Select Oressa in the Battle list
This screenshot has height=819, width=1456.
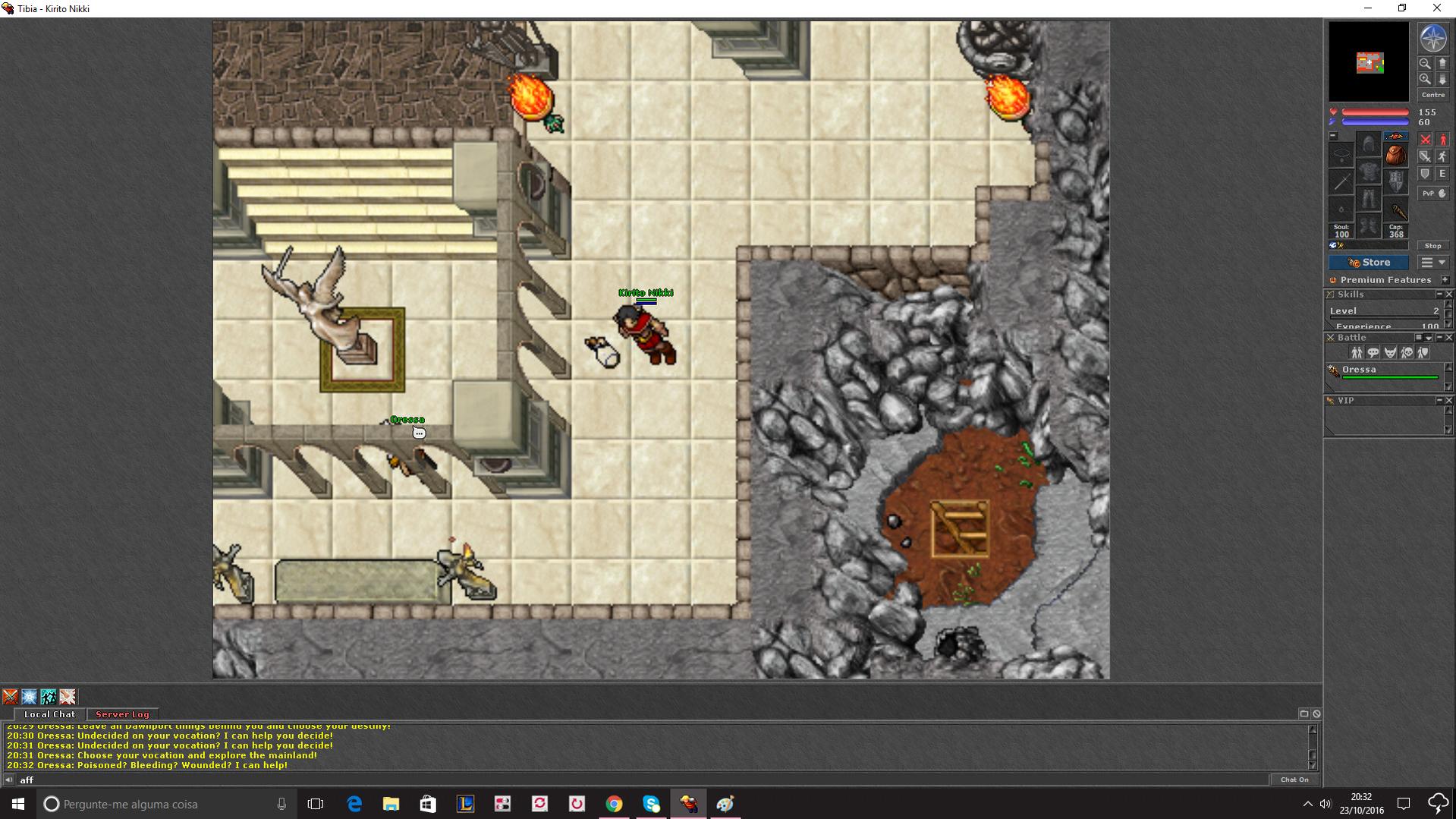(1359, 370)
